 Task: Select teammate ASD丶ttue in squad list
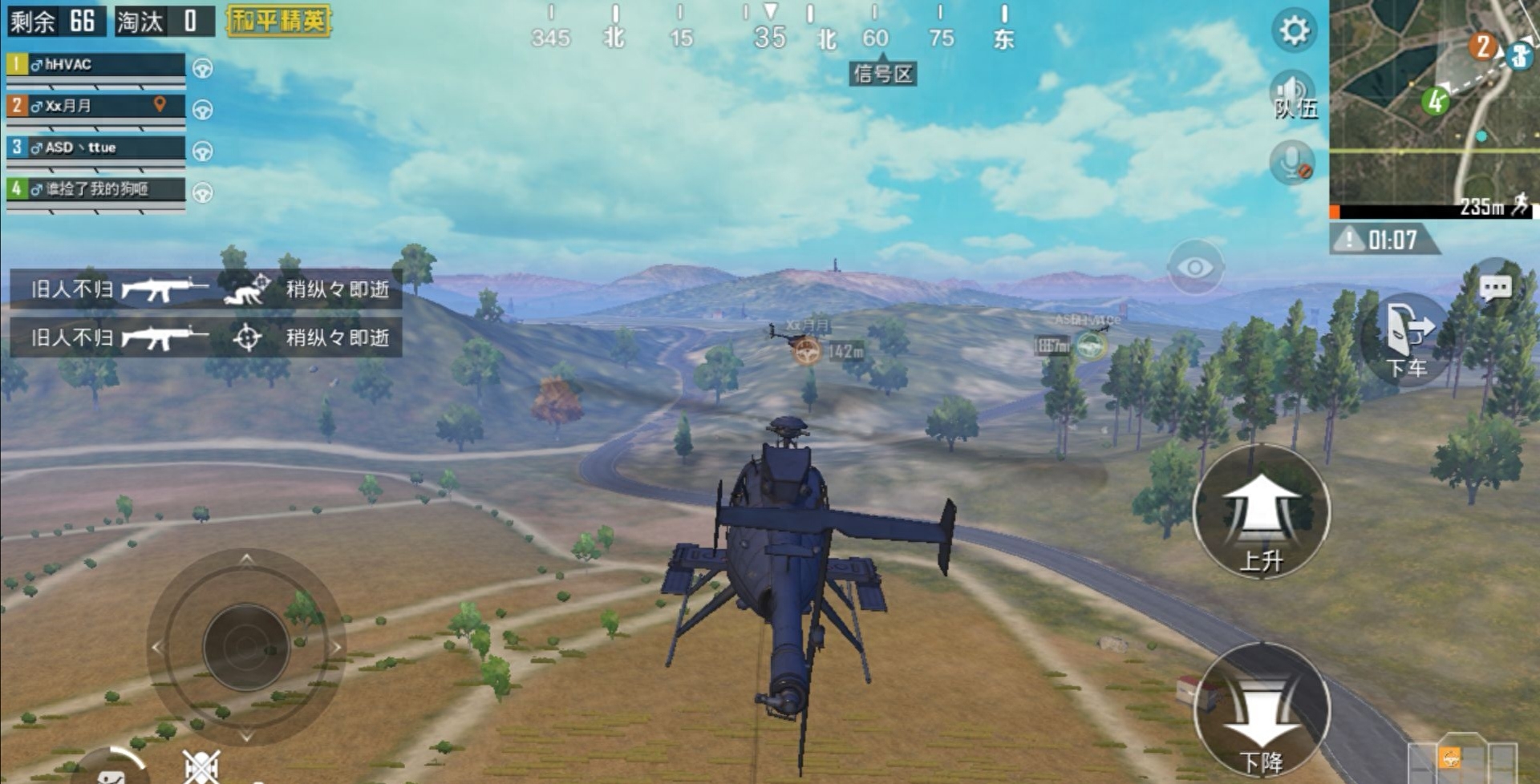click(96, 148)
